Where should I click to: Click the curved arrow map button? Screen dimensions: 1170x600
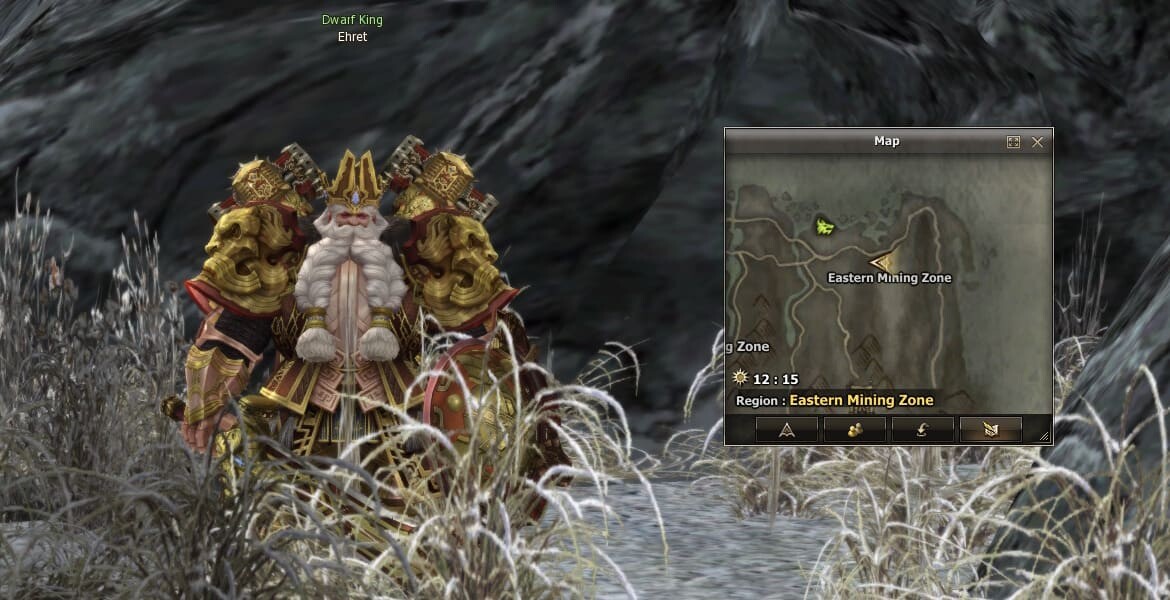(922, 430)
